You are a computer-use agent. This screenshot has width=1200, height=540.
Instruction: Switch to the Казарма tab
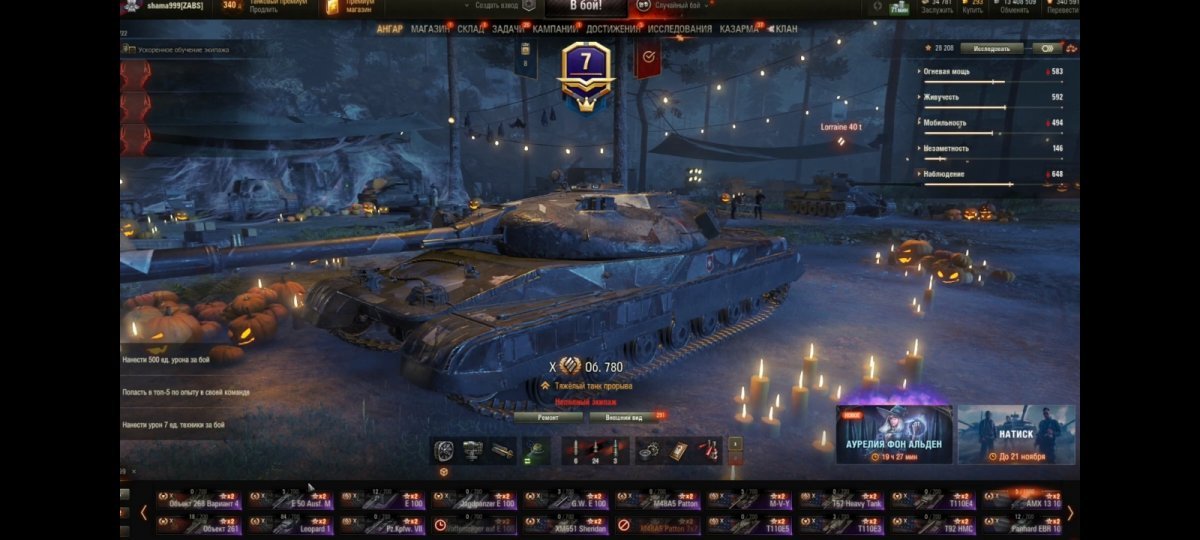pyautogui.click(x=740, y=29)
